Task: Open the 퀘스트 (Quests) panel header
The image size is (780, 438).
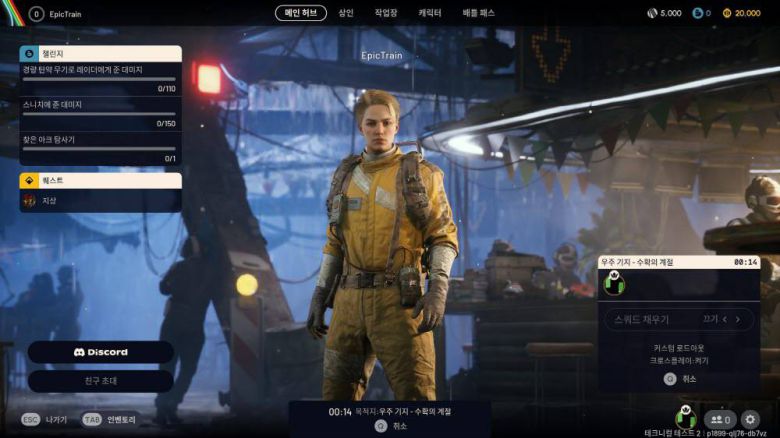Action: click(x=100, y=181)
